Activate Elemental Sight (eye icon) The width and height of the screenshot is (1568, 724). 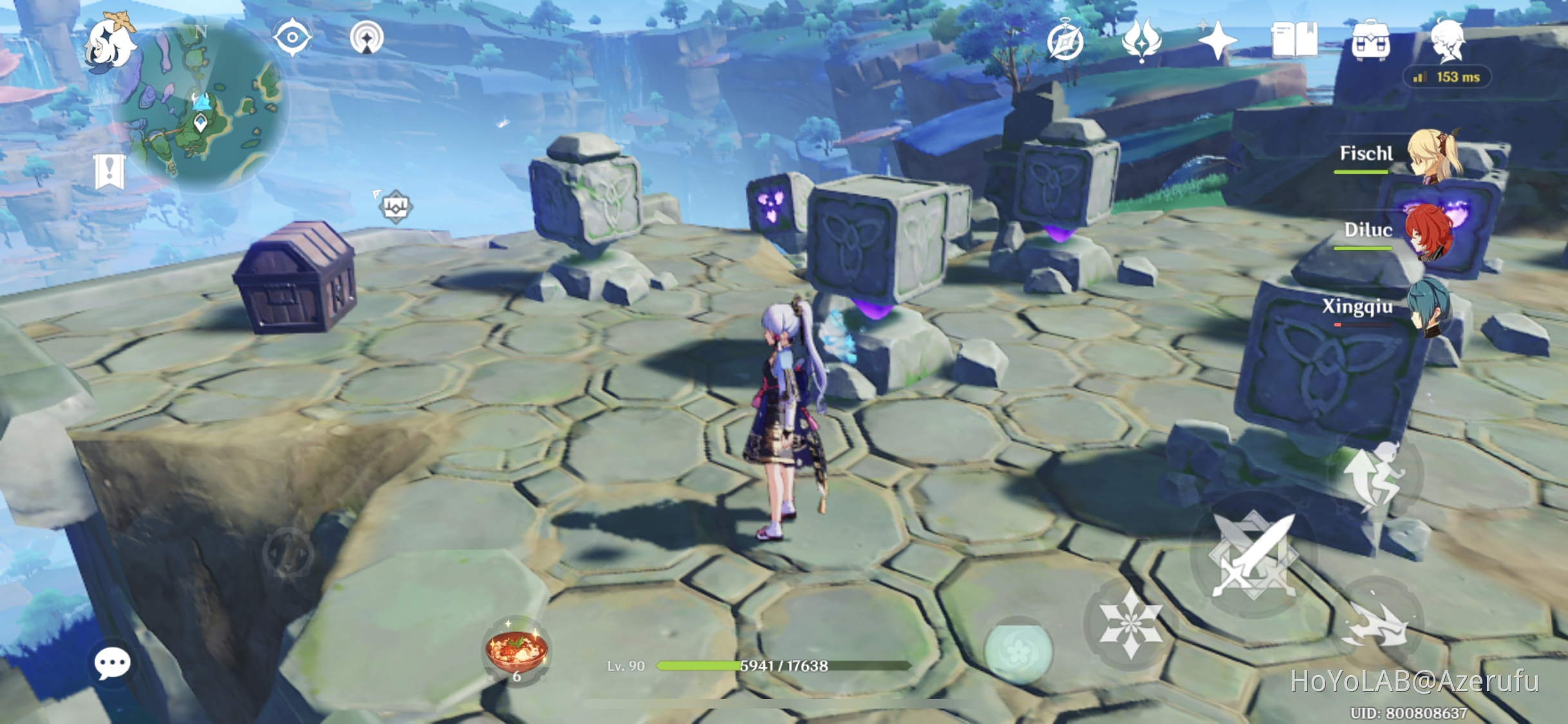coord(293,37)
